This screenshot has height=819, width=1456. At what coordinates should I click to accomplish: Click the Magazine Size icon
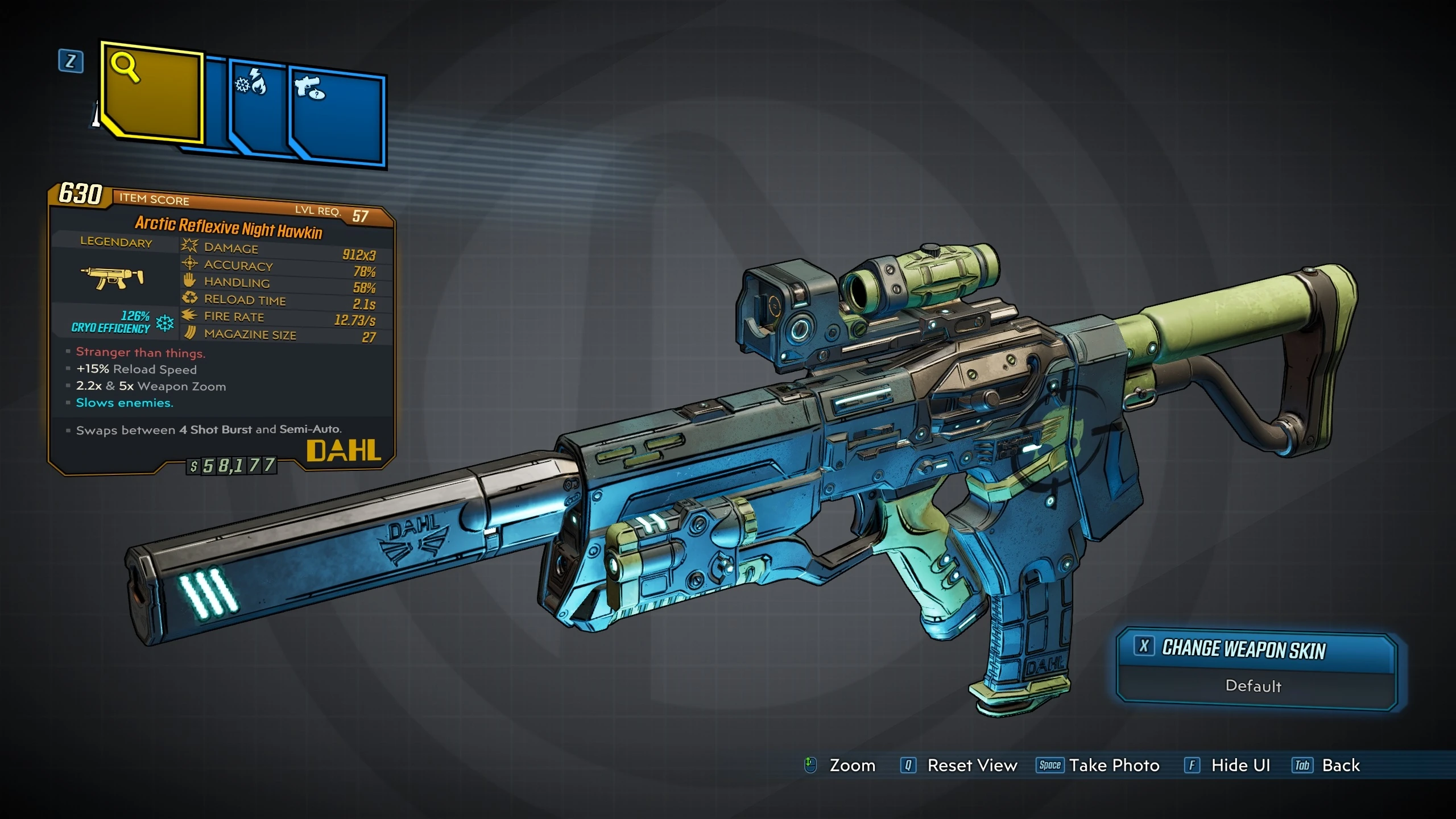tap(189, 333)
